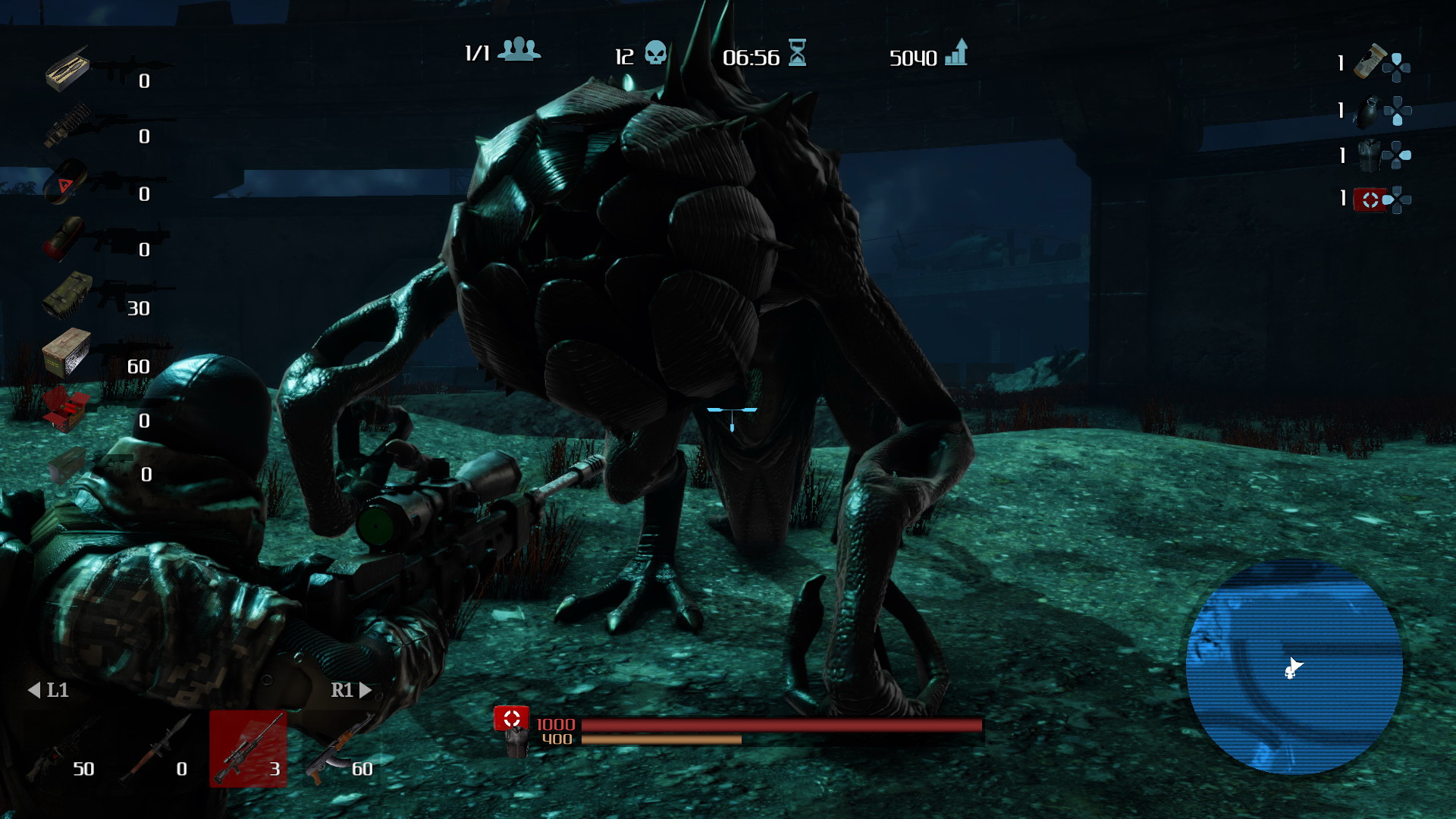Click the rocket ammo crate icon
1456x819 pixels.
67,68
